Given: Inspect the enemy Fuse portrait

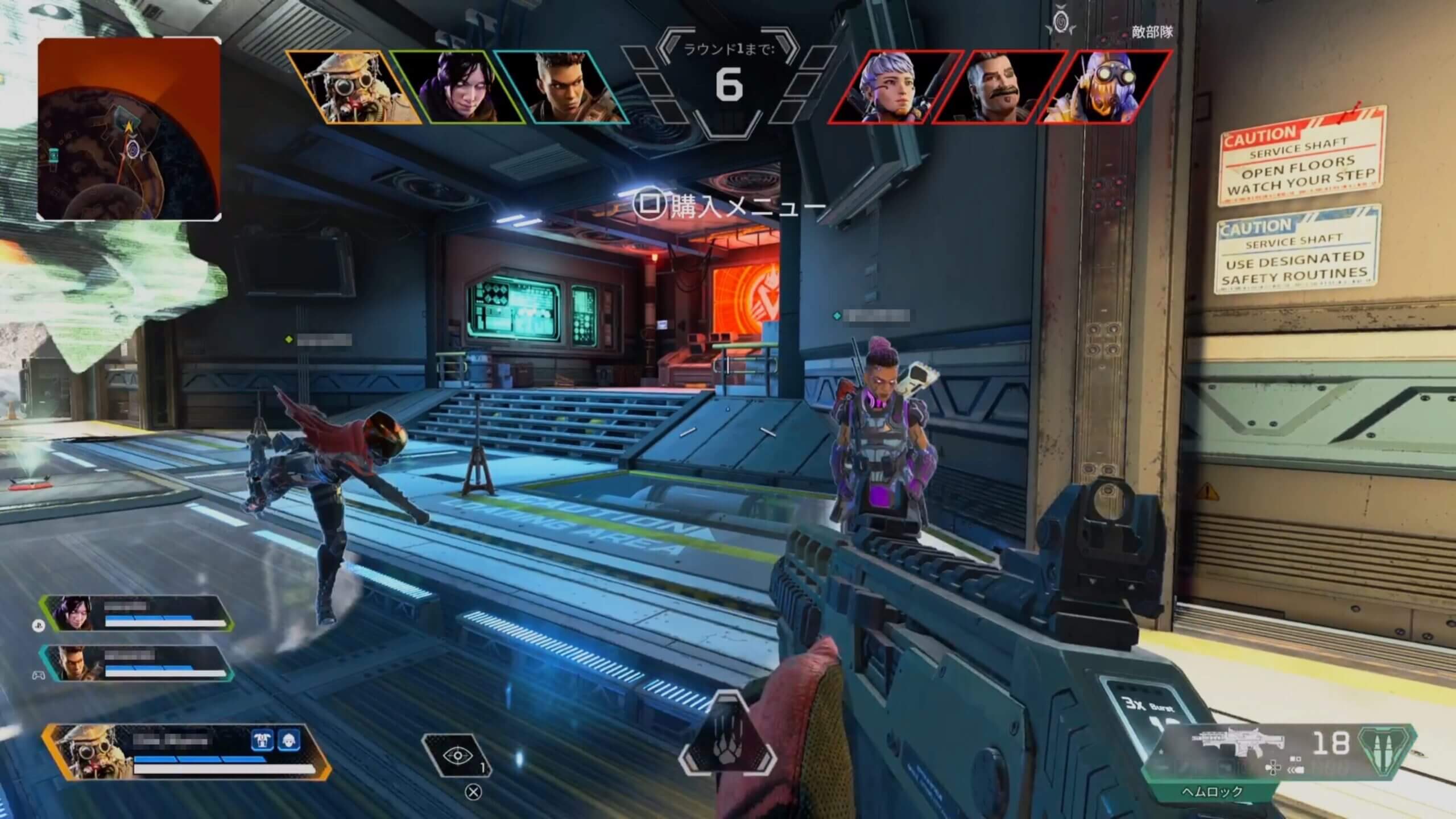Looking at the screenshot, I should click(998, 87).
